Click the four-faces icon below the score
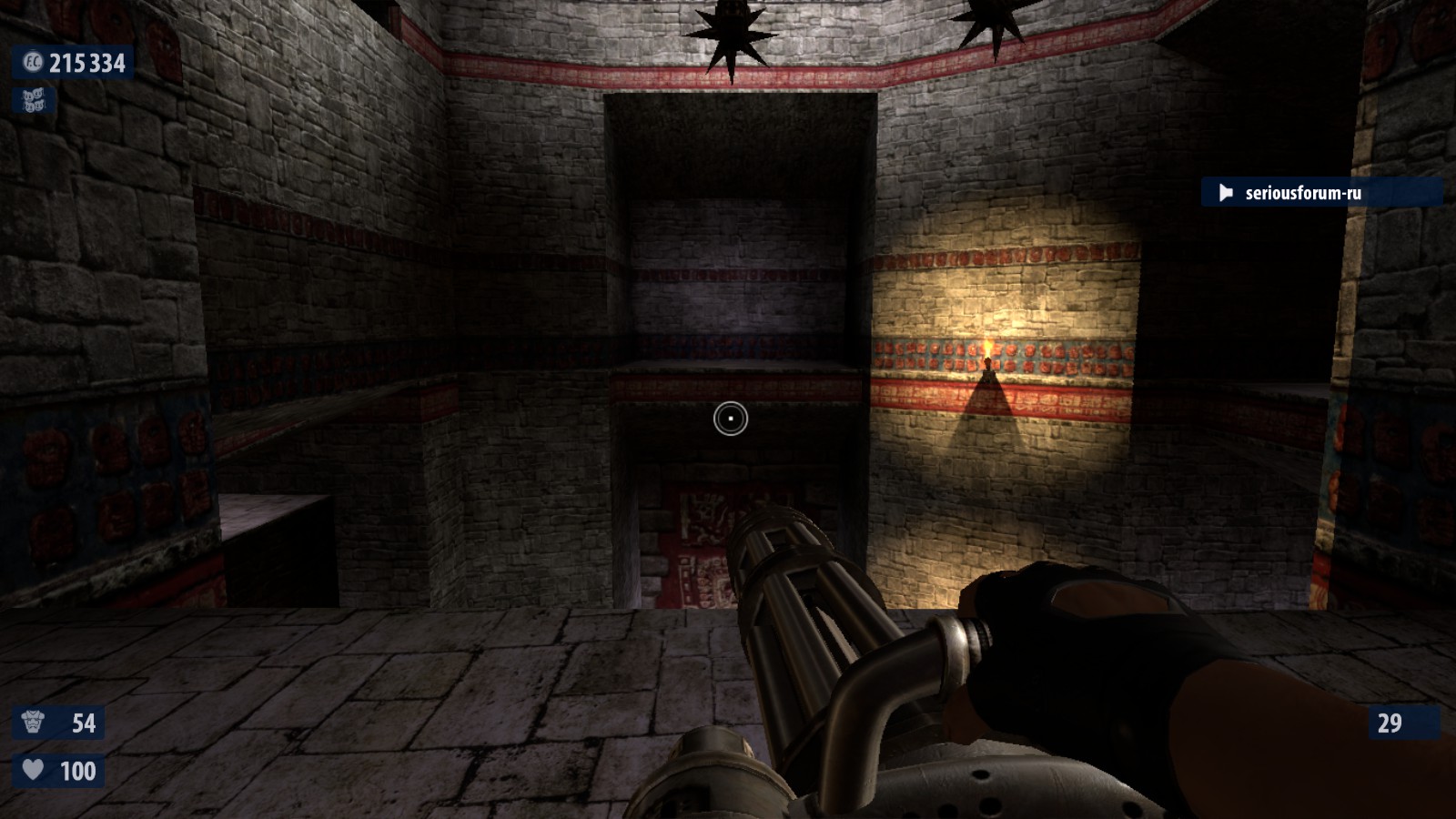 (x=34, y=101)
